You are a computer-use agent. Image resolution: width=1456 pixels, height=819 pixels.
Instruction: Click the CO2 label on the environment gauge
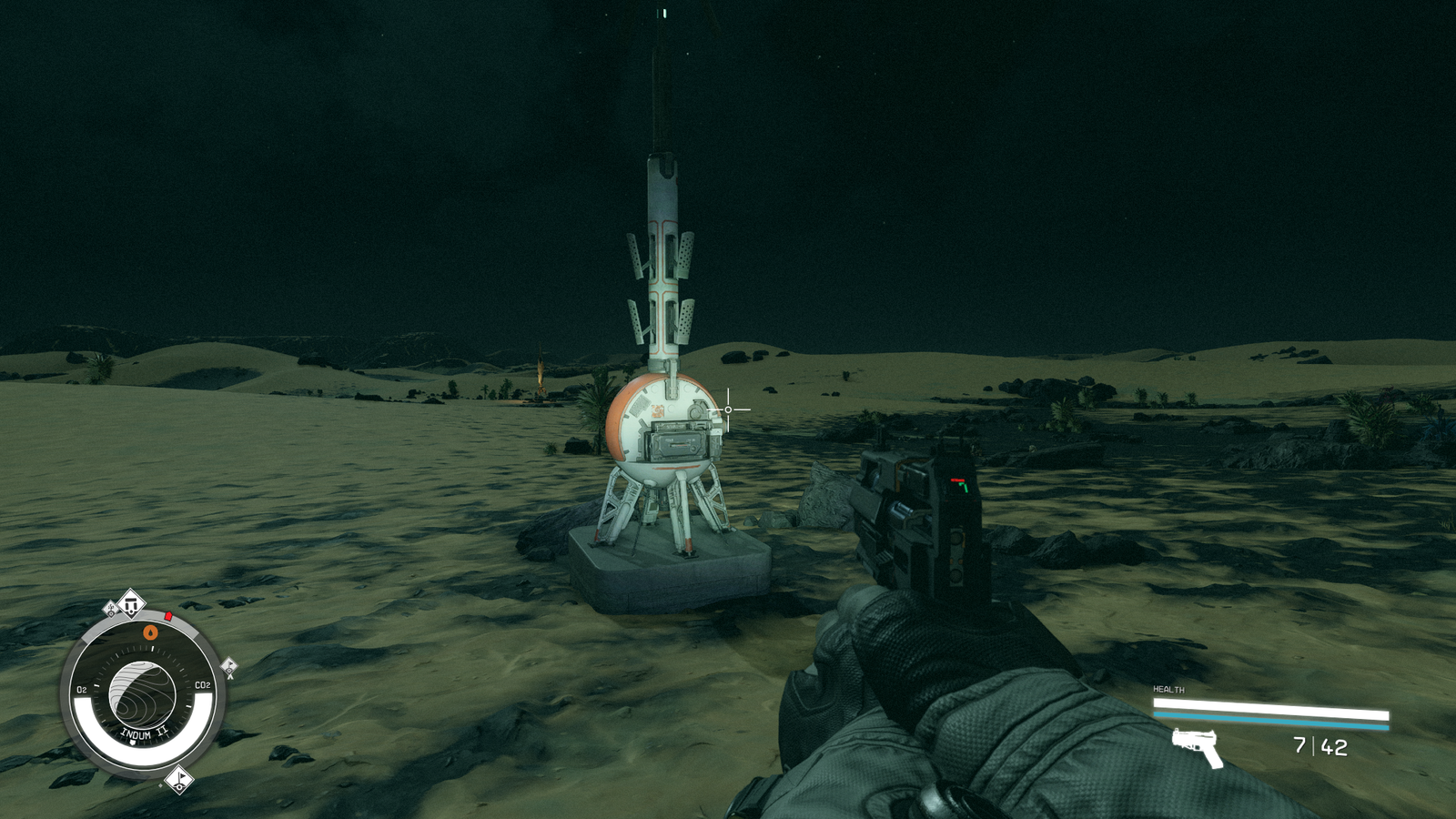click(x=202, y=684)
